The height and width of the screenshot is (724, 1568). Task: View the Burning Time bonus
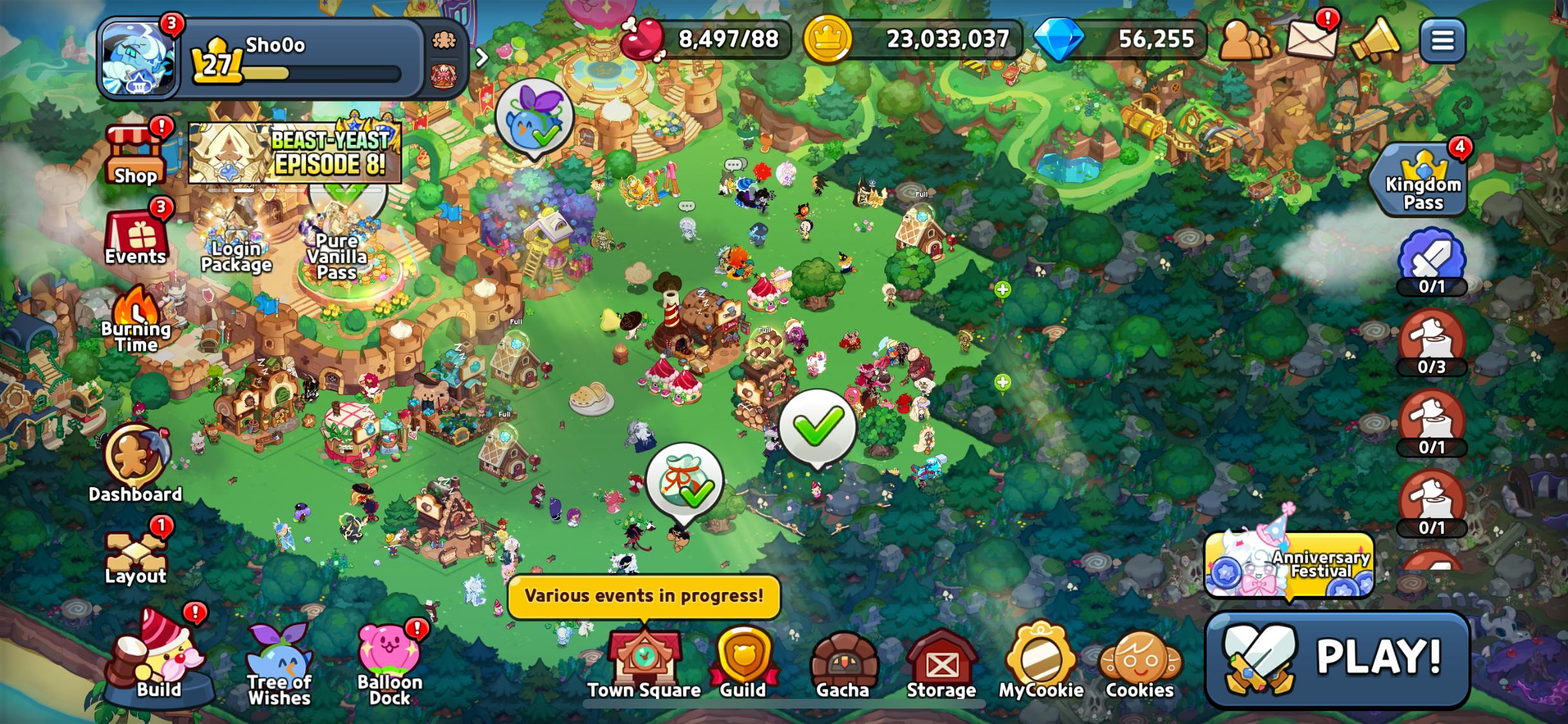(x=136, y=320)
